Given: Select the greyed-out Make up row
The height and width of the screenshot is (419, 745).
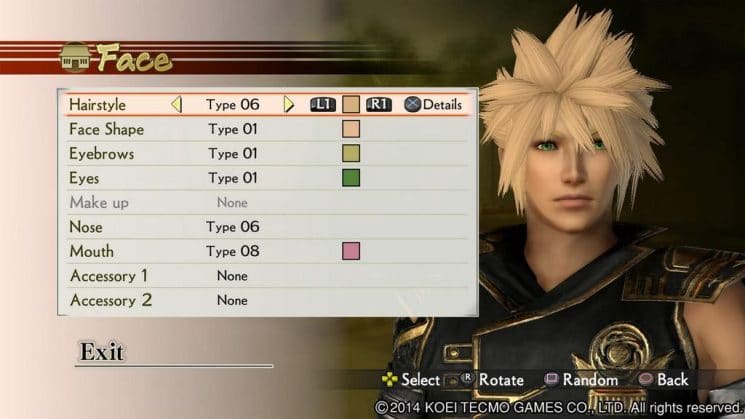Looking at the screenshot, I should click(x=99, y=202).
